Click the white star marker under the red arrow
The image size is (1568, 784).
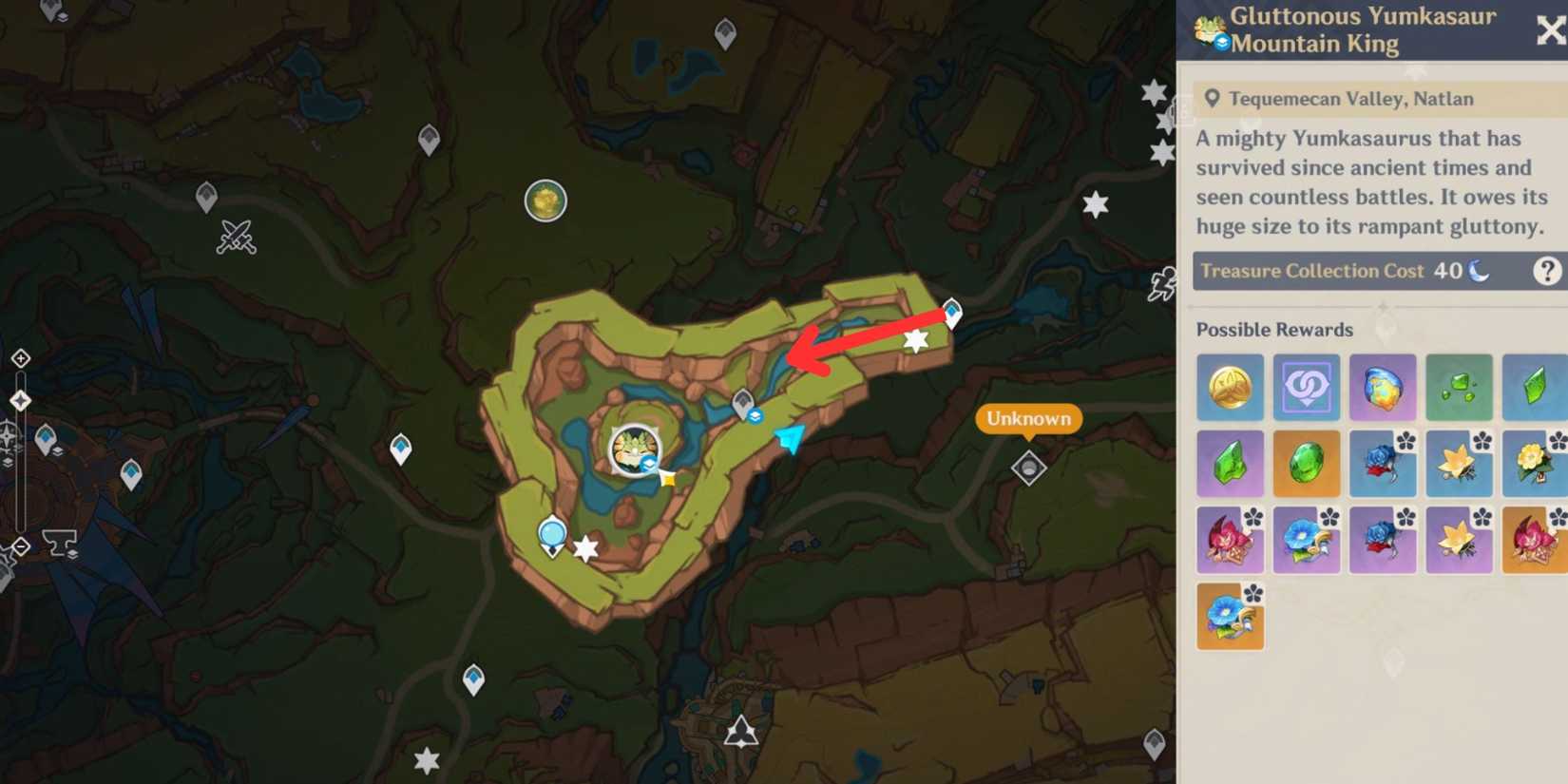click(x=915, y=340)
